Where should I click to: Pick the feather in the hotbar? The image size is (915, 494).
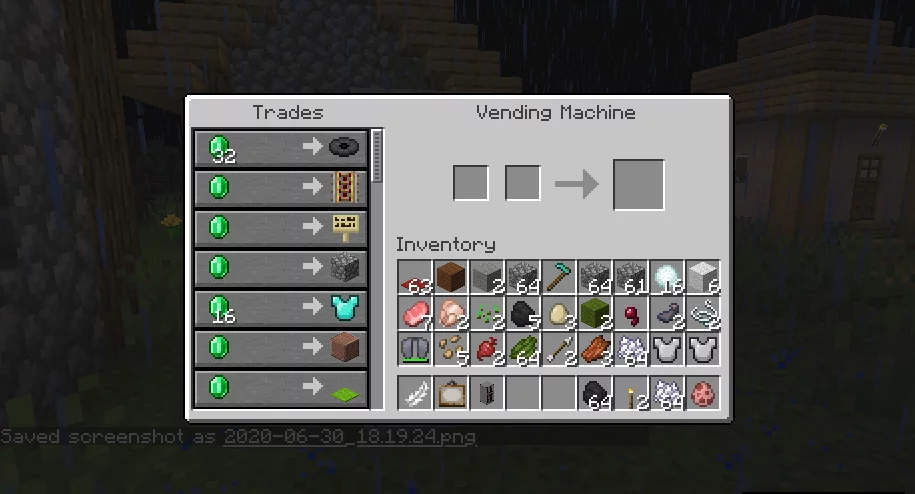click(x=415, y=394)
